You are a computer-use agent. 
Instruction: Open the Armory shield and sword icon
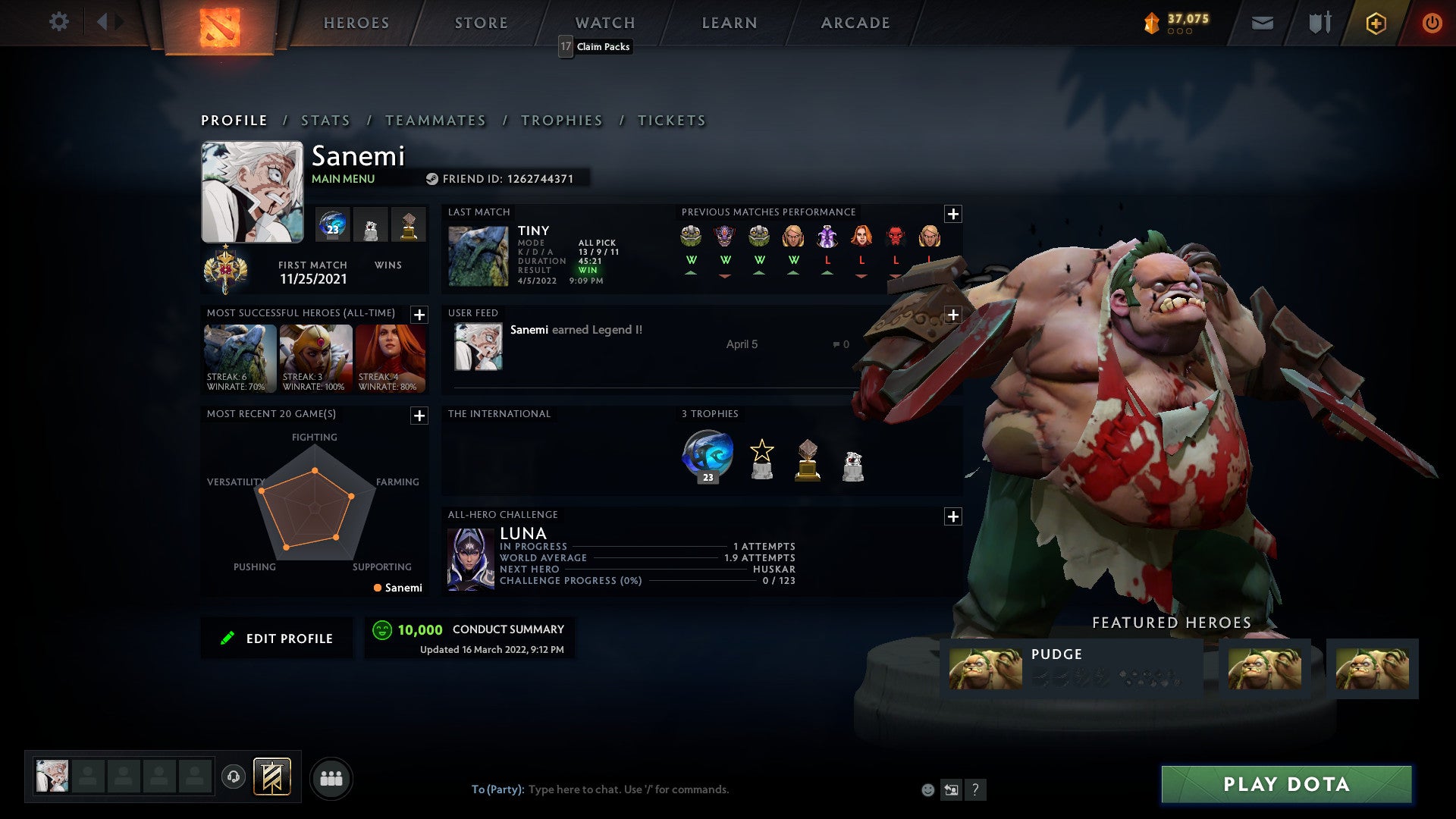[x=1320, y=23]
